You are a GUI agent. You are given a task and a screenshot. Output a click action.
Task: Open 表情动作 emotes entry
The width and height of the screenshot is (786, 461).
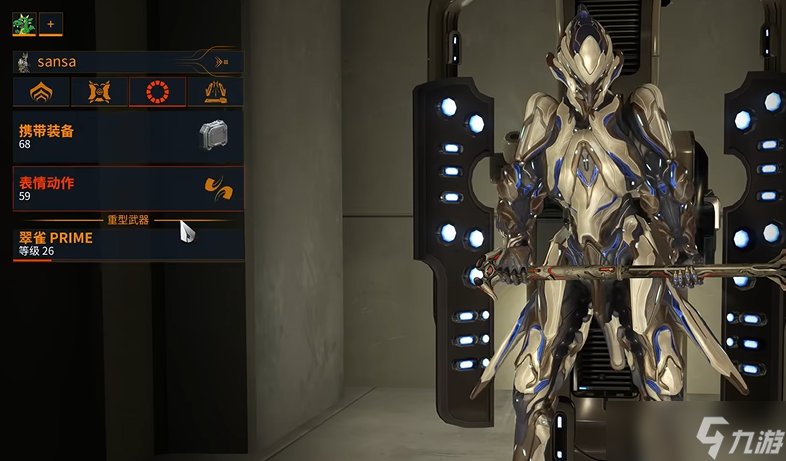[128, 188]
